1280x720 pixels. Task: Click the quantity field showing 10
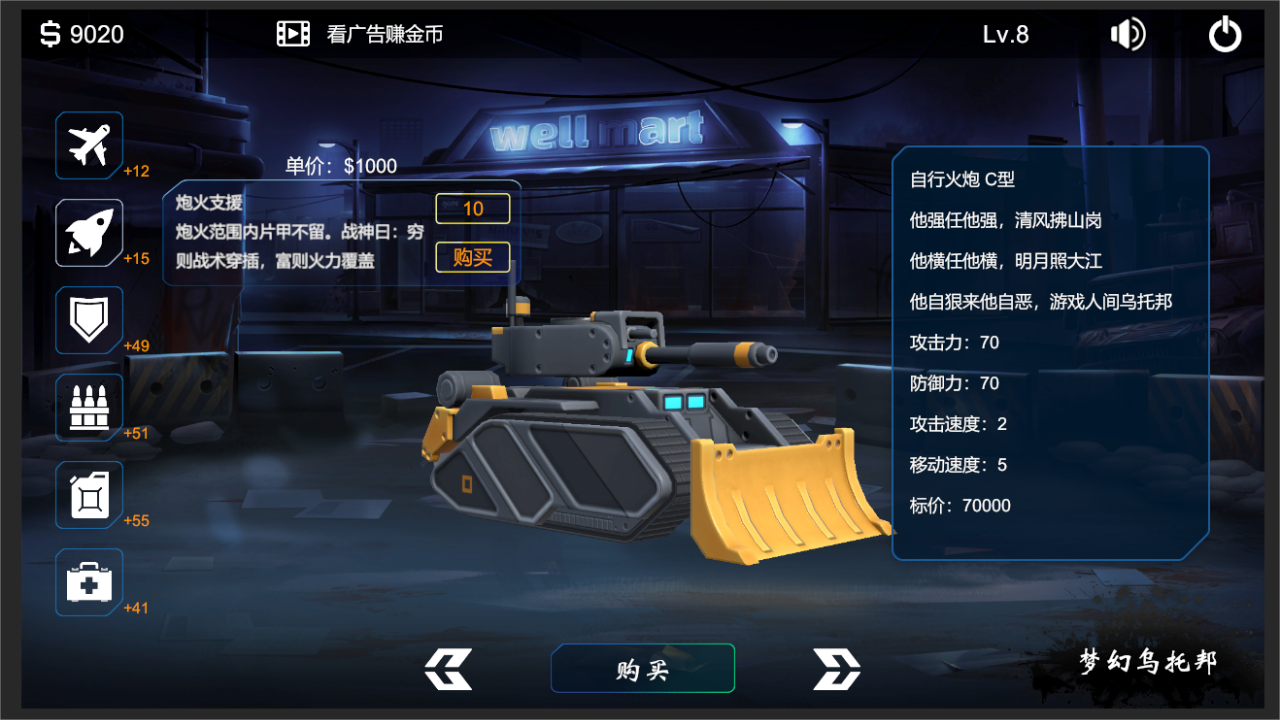click(473, 208)
